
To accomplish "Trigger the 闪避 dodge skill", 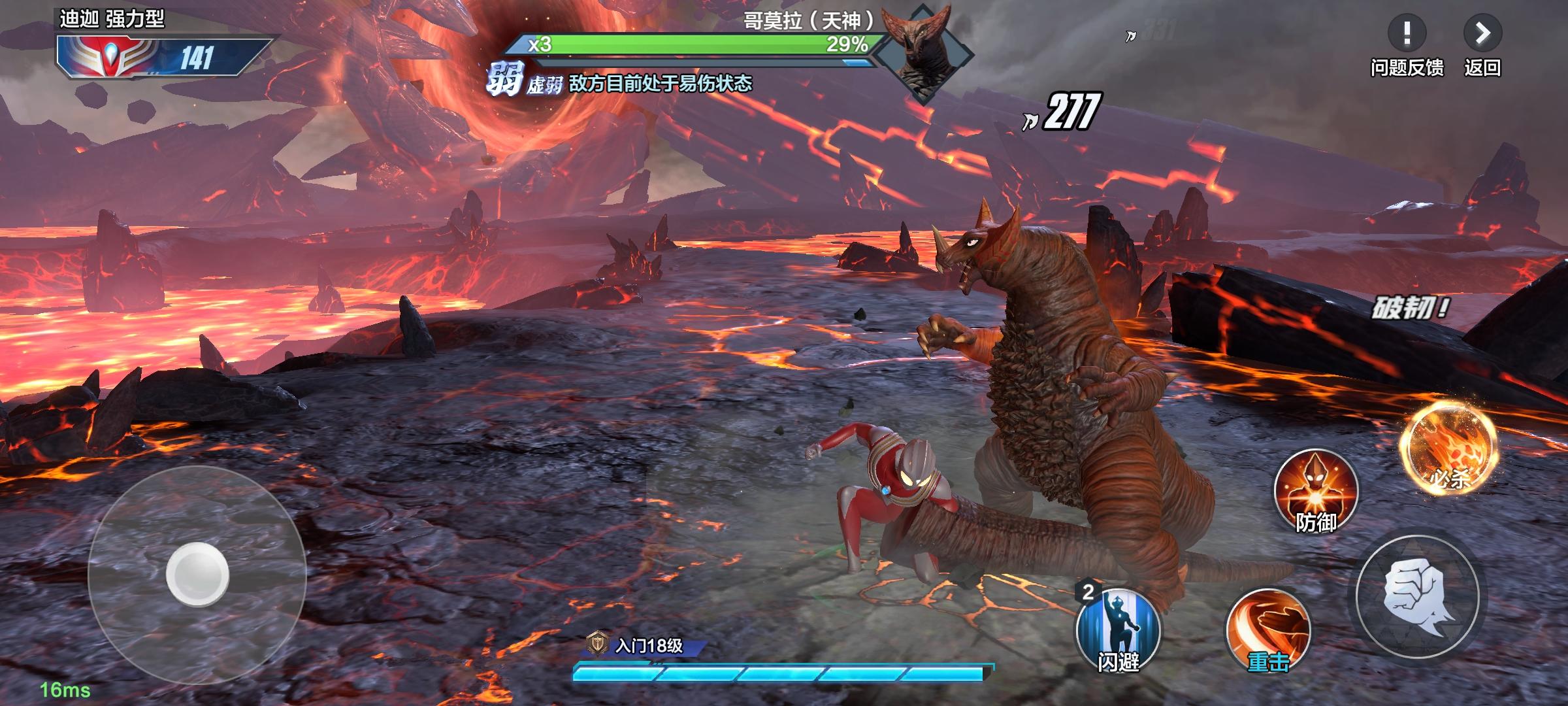I will pyautogui.click(x=1118, y=630).
